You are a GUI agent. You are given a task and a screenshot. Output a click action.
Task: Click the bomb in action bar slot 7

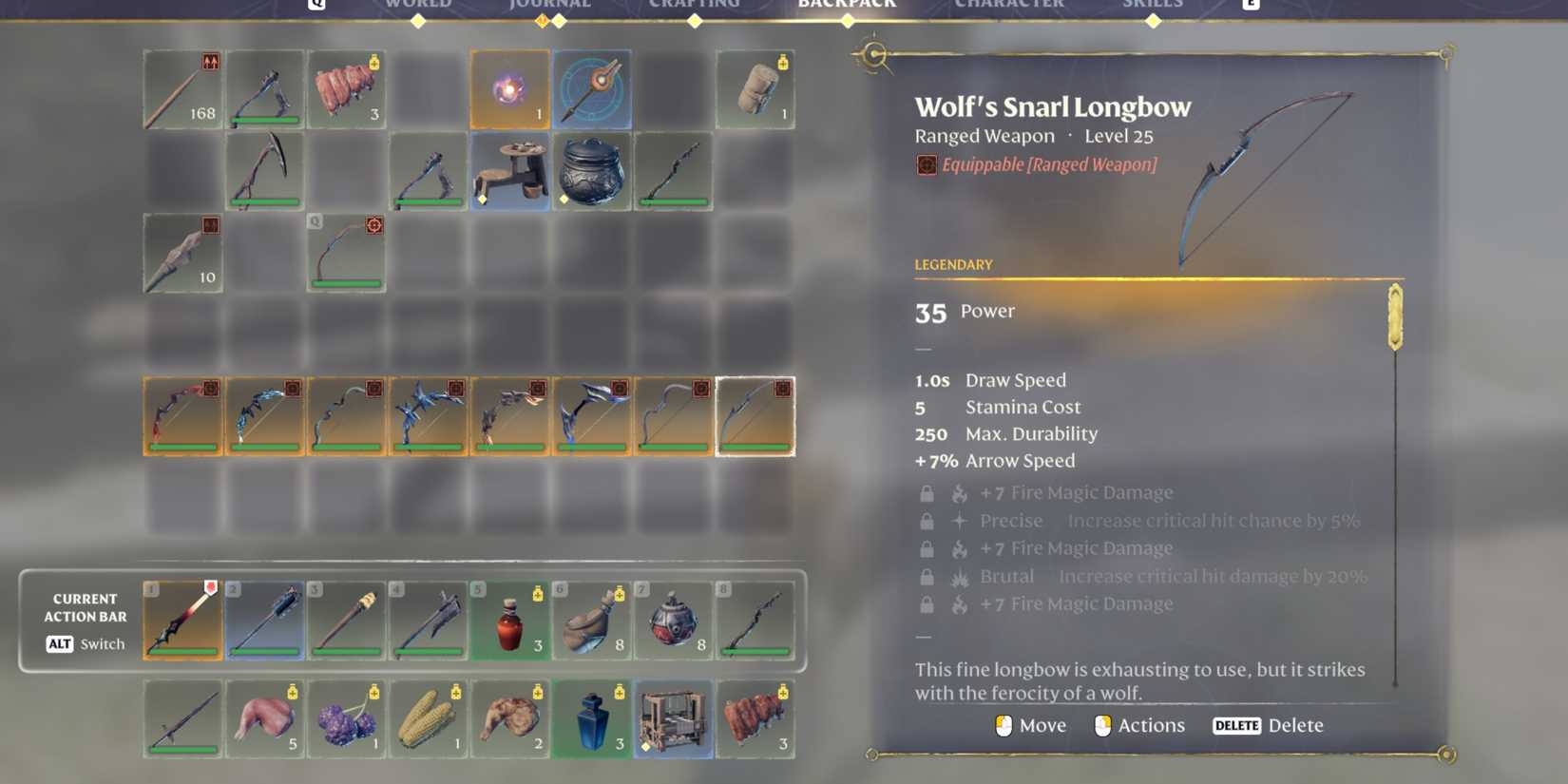(673, 621)
